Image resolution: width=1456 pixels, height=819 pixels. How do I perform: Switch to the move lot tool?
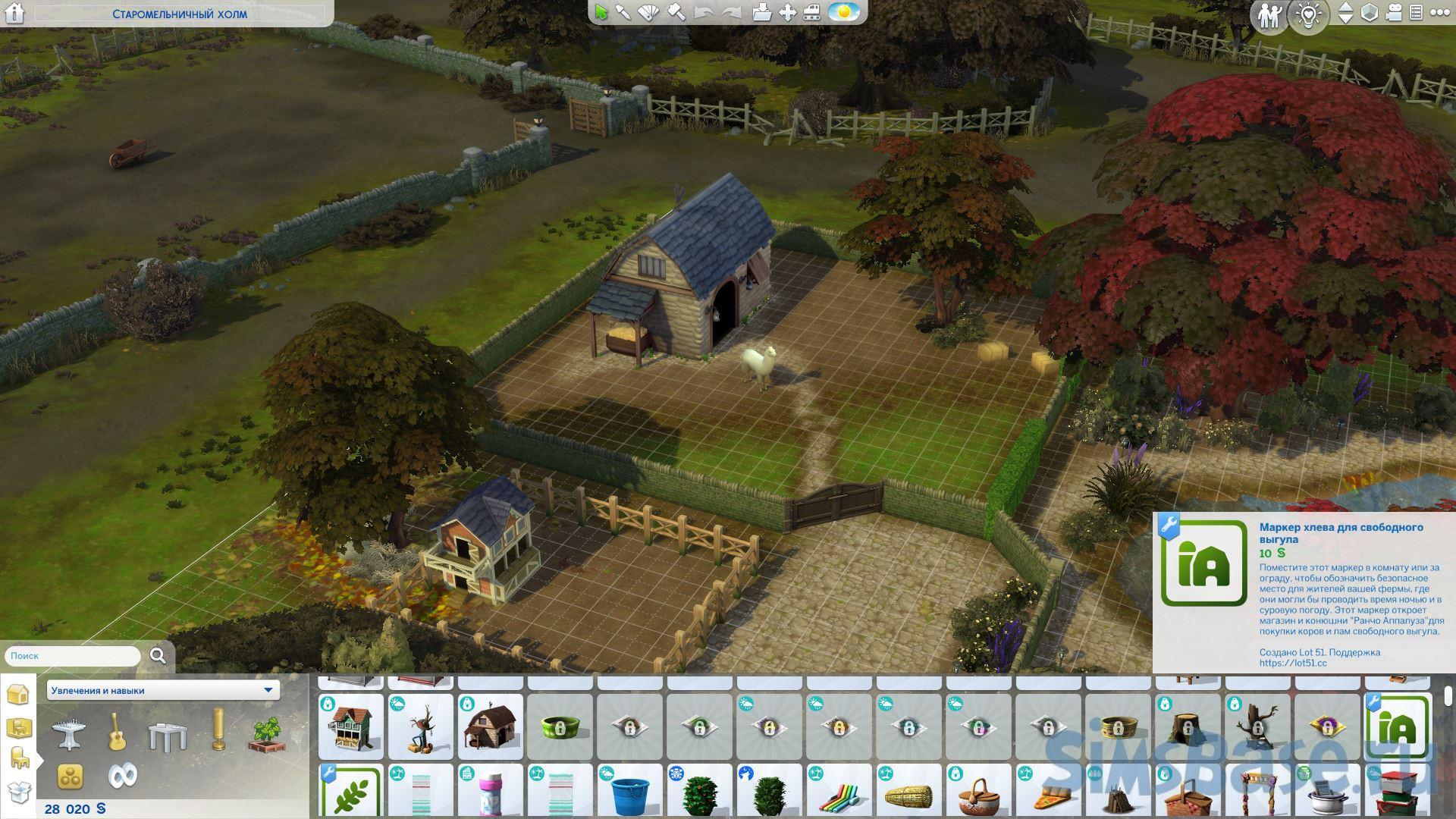788,13
